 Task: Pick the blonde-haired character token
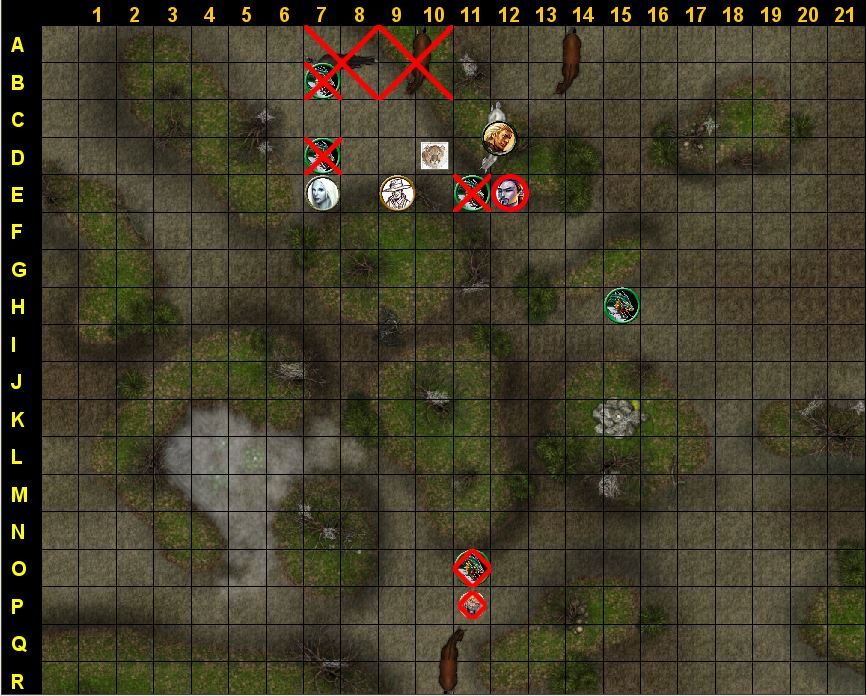tap(498, 138)
